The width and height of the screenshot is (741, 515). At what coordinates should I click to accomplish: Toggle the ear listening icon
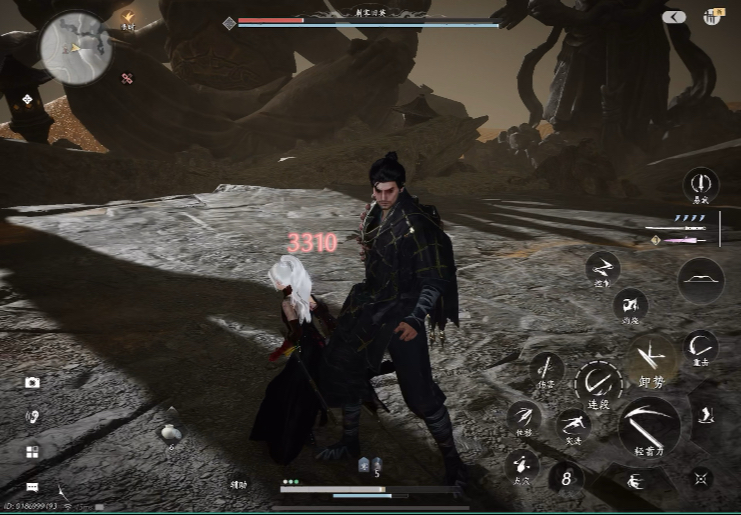click(x=32, y=416)
